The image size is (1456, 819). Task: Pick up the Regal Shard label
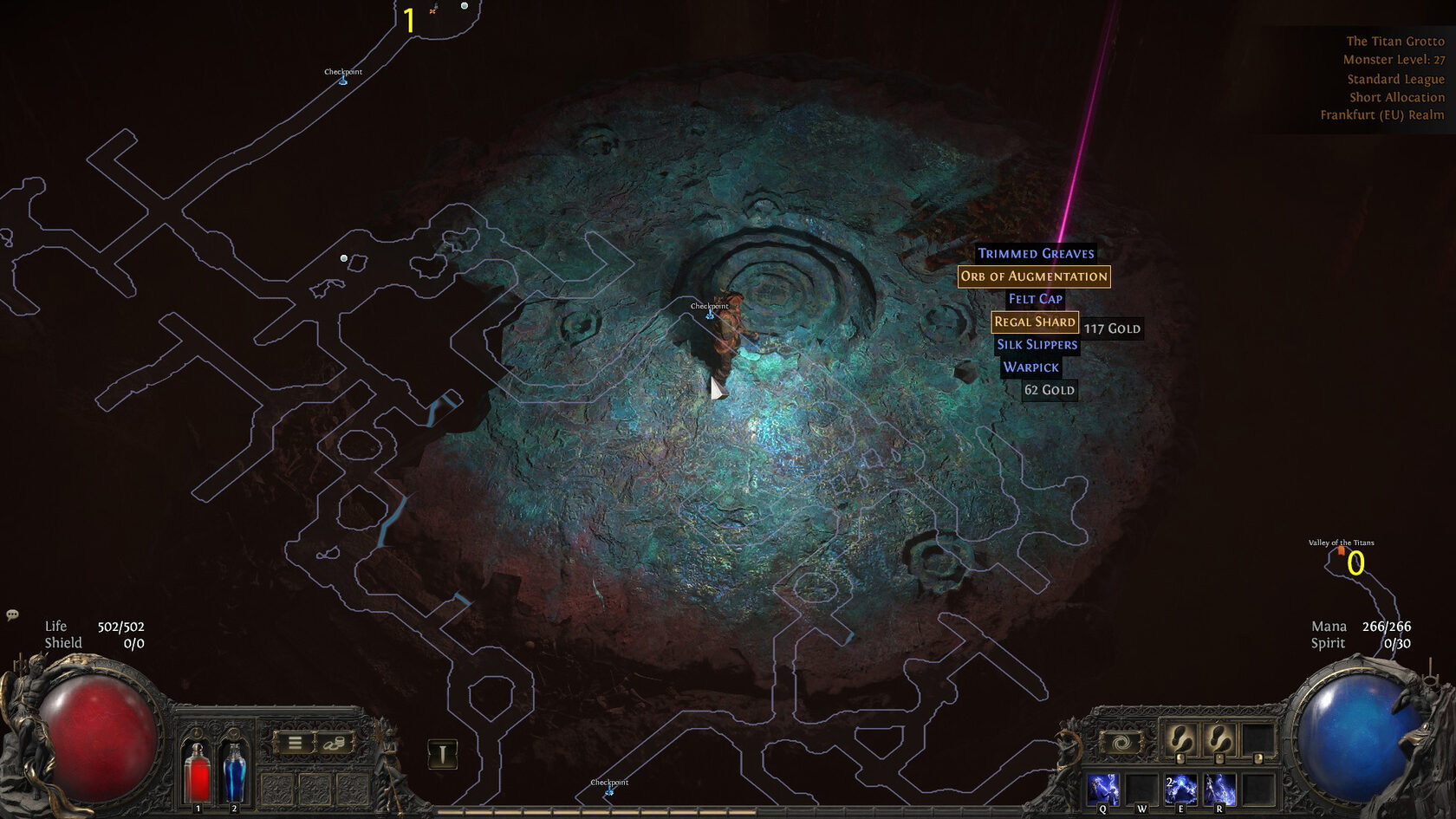tap(1035, 322)
